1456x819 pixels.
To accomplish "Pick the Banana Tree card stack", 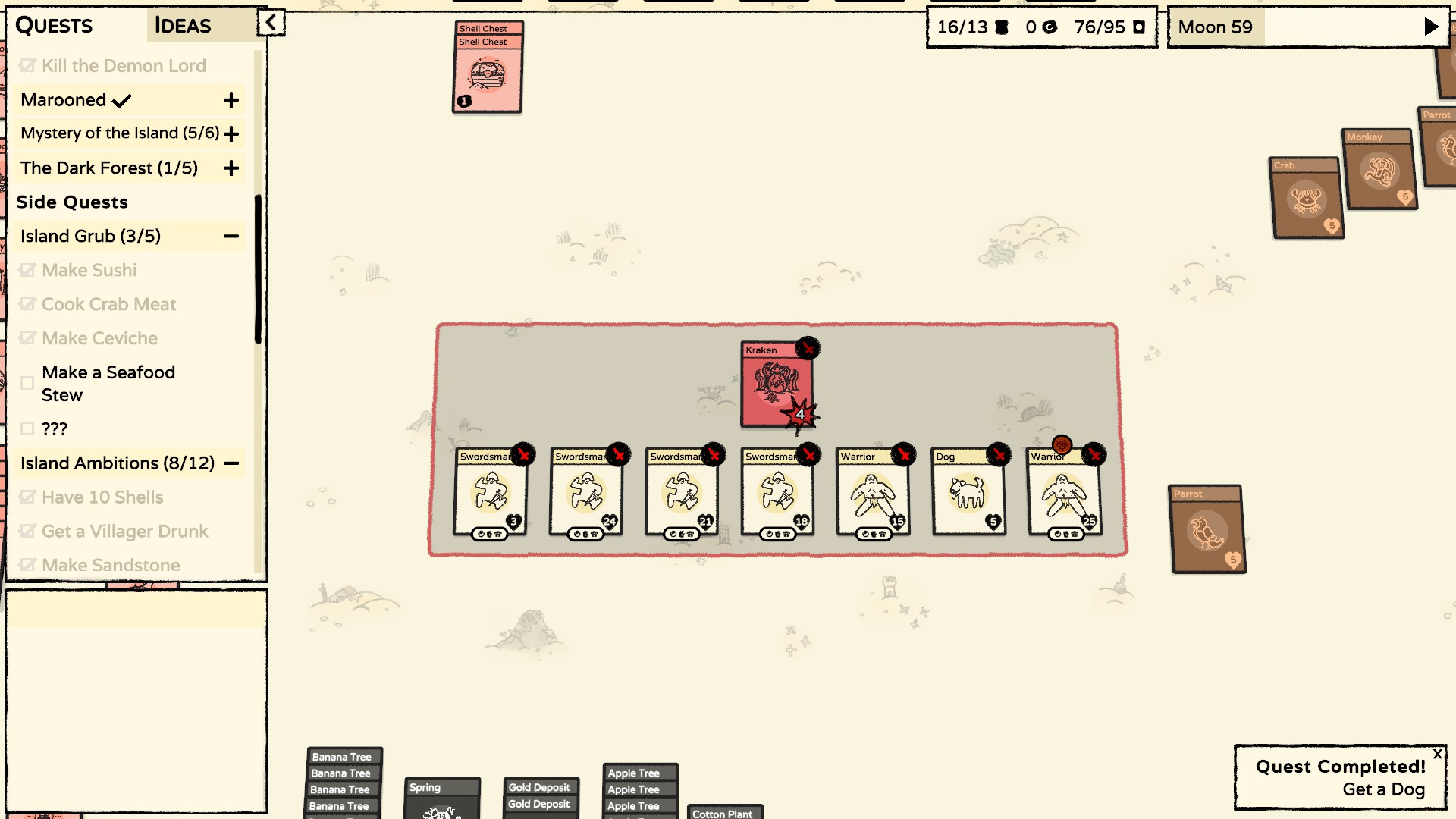I will click(x=342, y=781).
